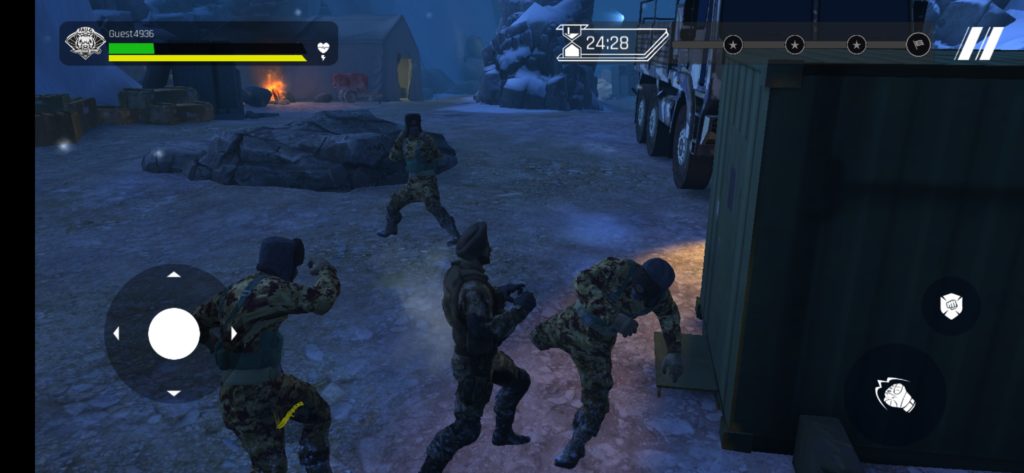Tap the joystick's right arrow
Screen dimensions: 1024x473
point(233,334)
